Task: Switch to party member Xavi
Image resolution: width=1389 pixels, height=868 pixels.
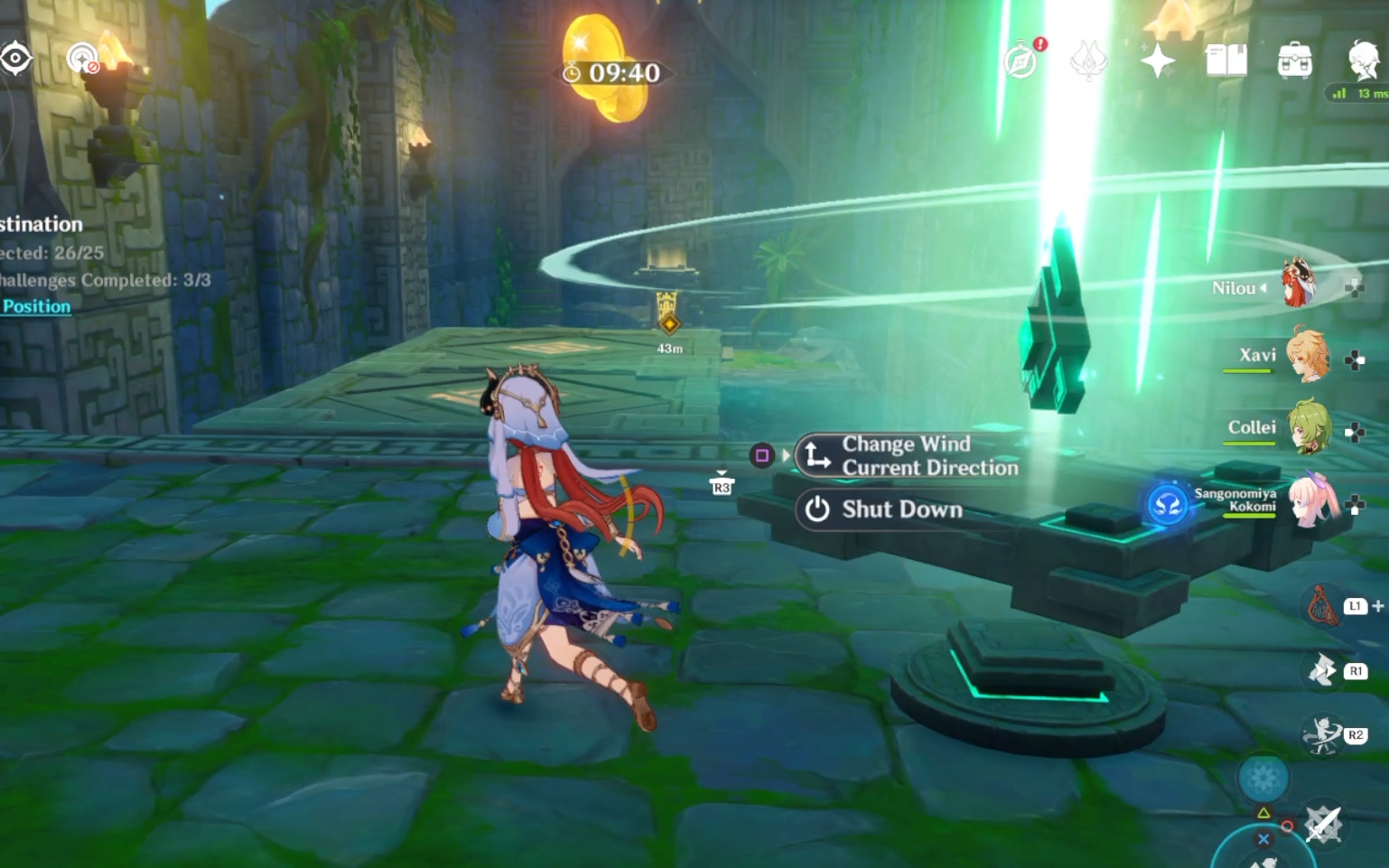Action: point(1307,355)
